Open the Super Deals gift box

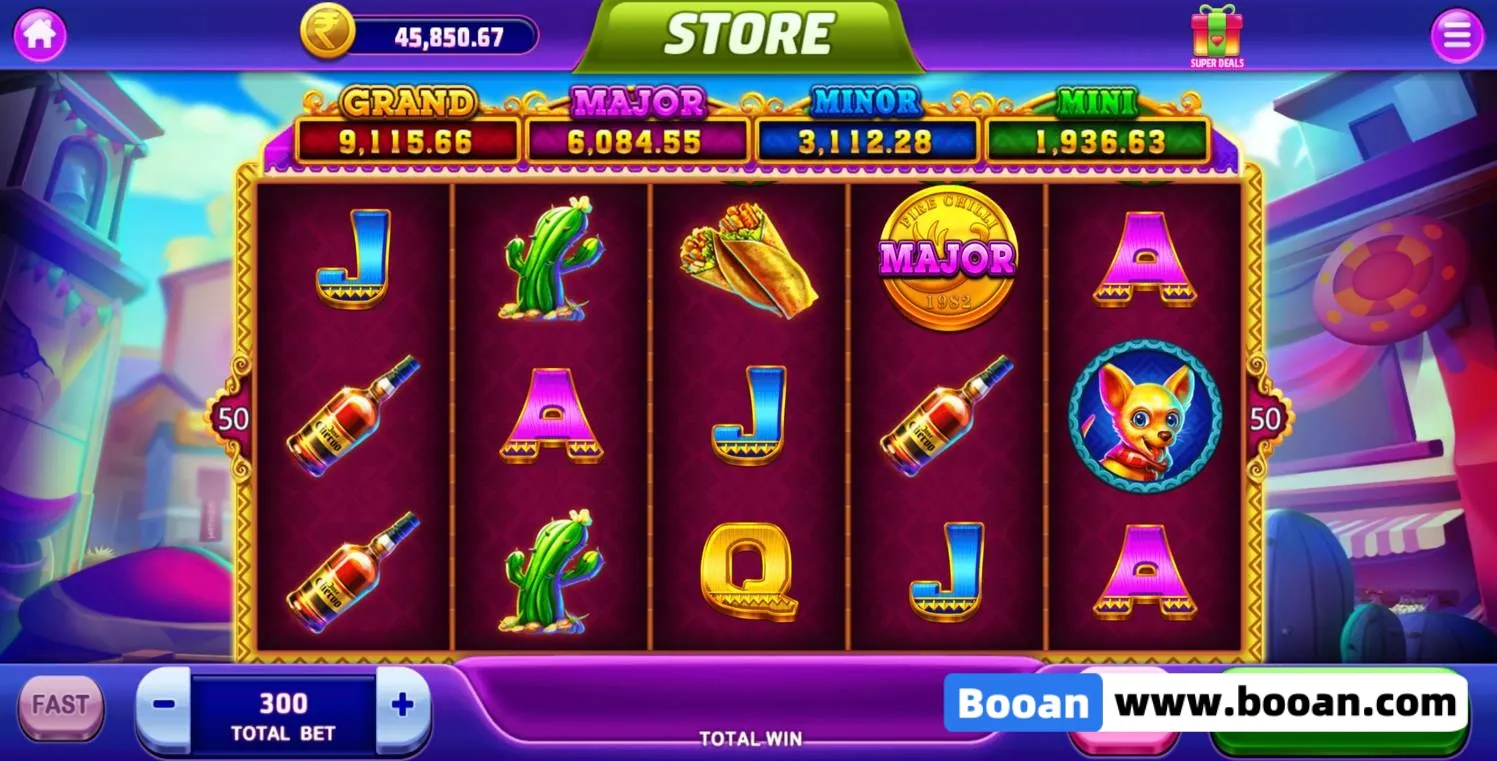coord(1216,35)
